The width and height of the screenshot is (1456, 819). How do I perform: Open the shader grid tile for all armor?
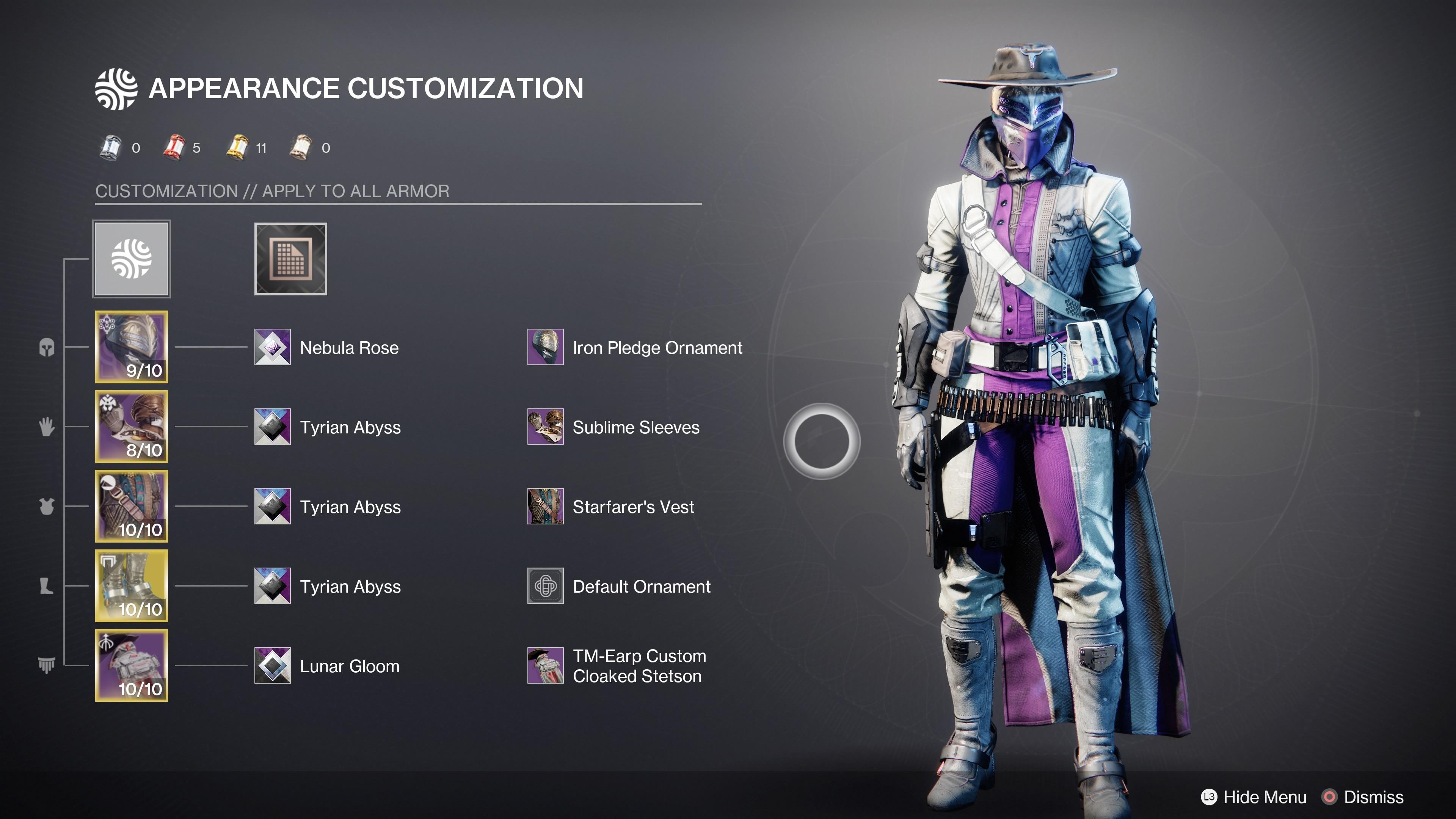pyautogui.click(x=290, y=259)
